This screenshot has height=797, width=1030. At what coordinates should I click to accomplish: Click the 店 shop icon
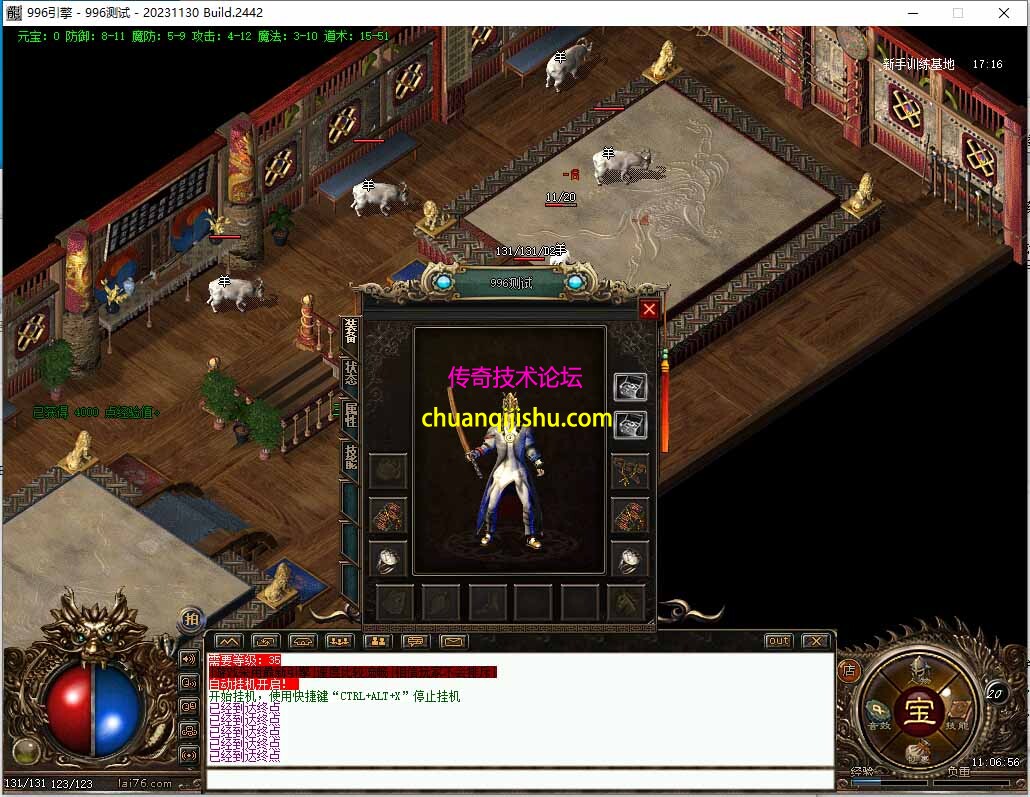coord(850,671)
